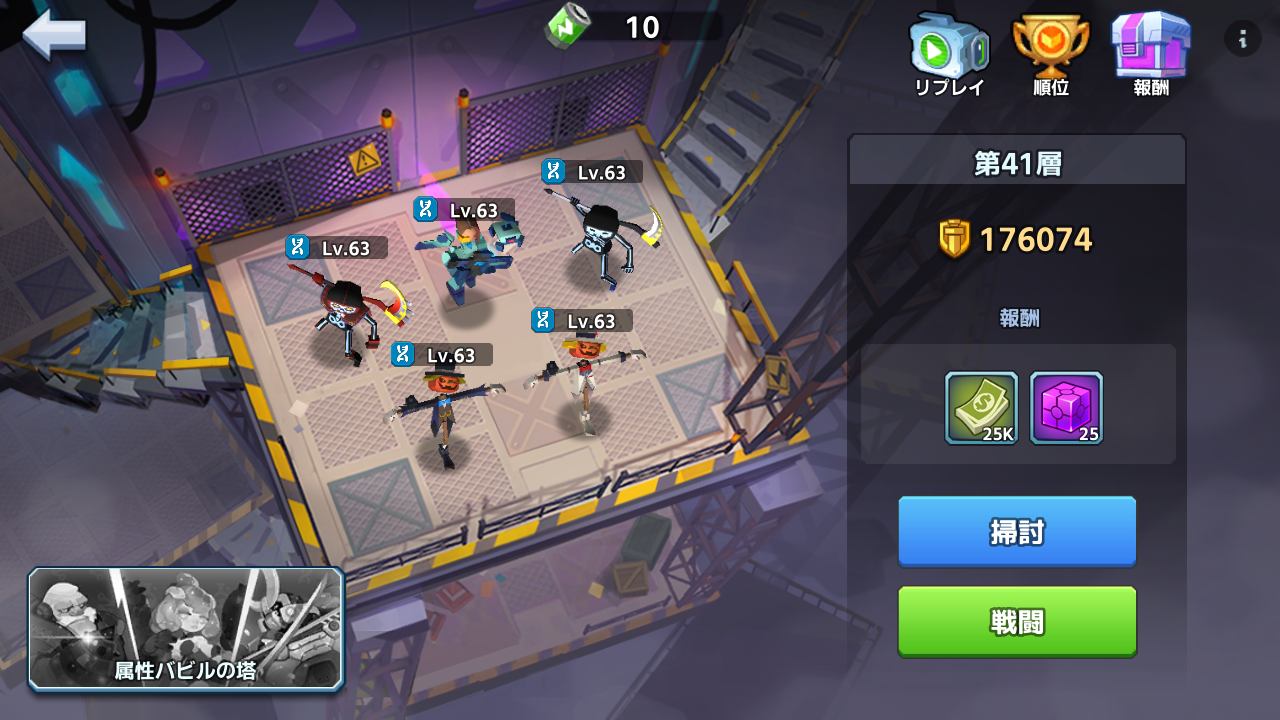Begin the 戦闘 battle
Image resolution: width=1280 pixels, height=720 pixels.
coord(1017,621)
